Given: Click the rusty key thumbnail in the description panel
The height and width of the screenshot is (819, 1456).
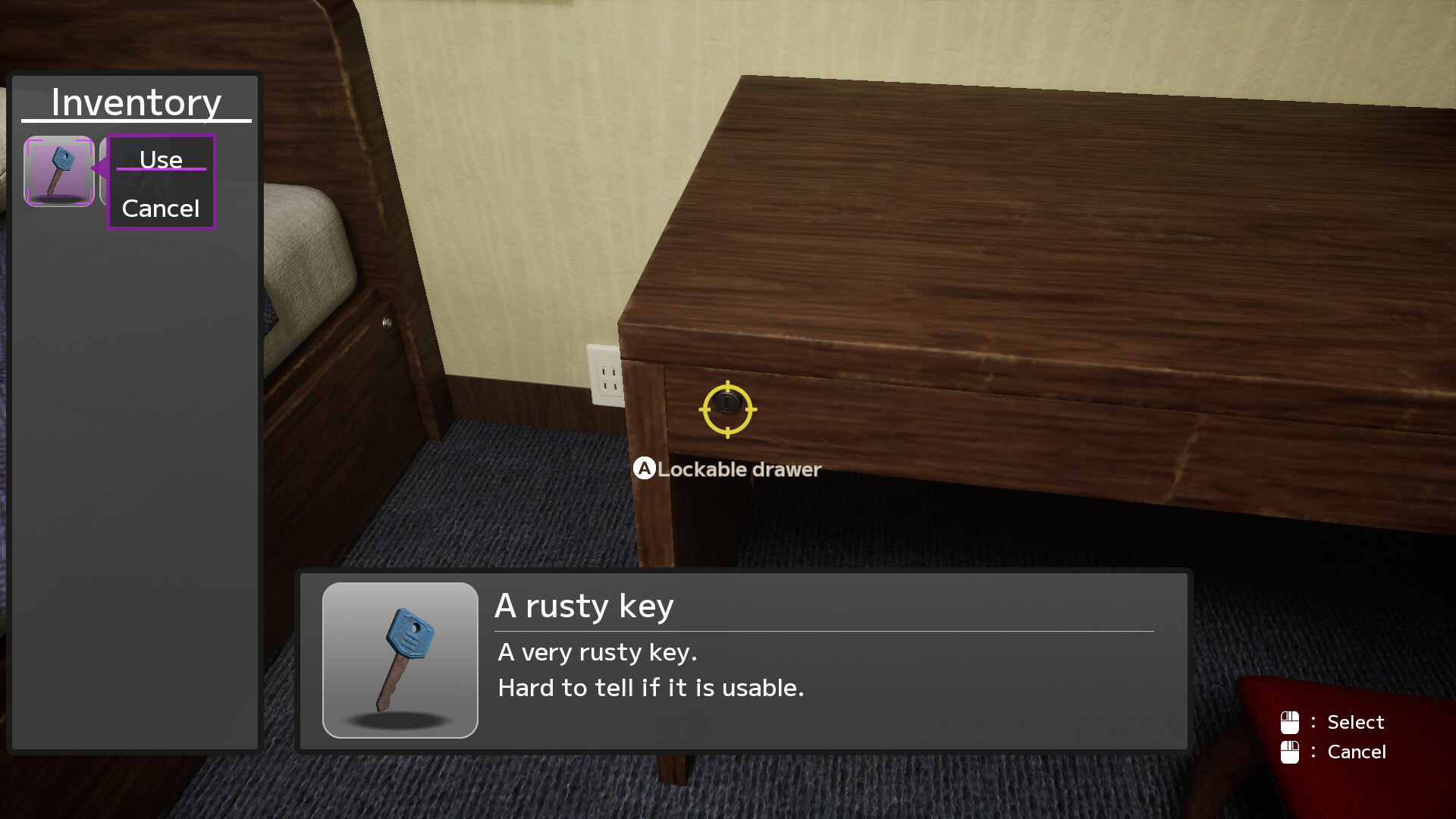Looking at the screenshot, I should click(x=400, y=660).
